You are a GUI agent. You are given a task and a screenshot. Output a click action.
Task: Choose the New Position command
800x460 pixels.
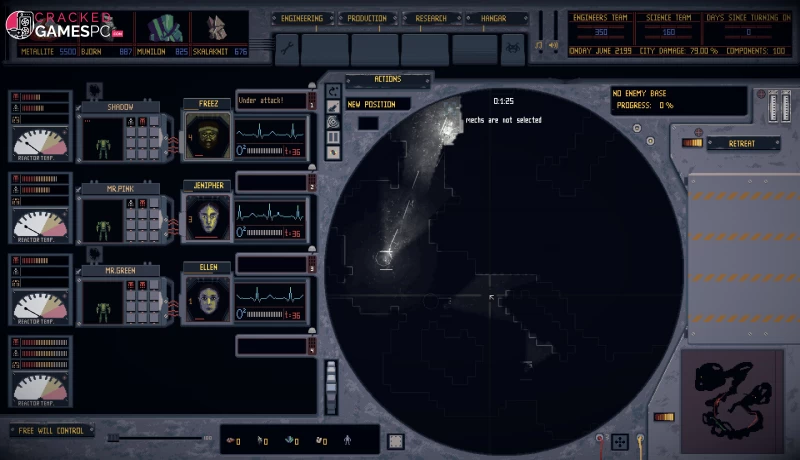pos(378,104)
